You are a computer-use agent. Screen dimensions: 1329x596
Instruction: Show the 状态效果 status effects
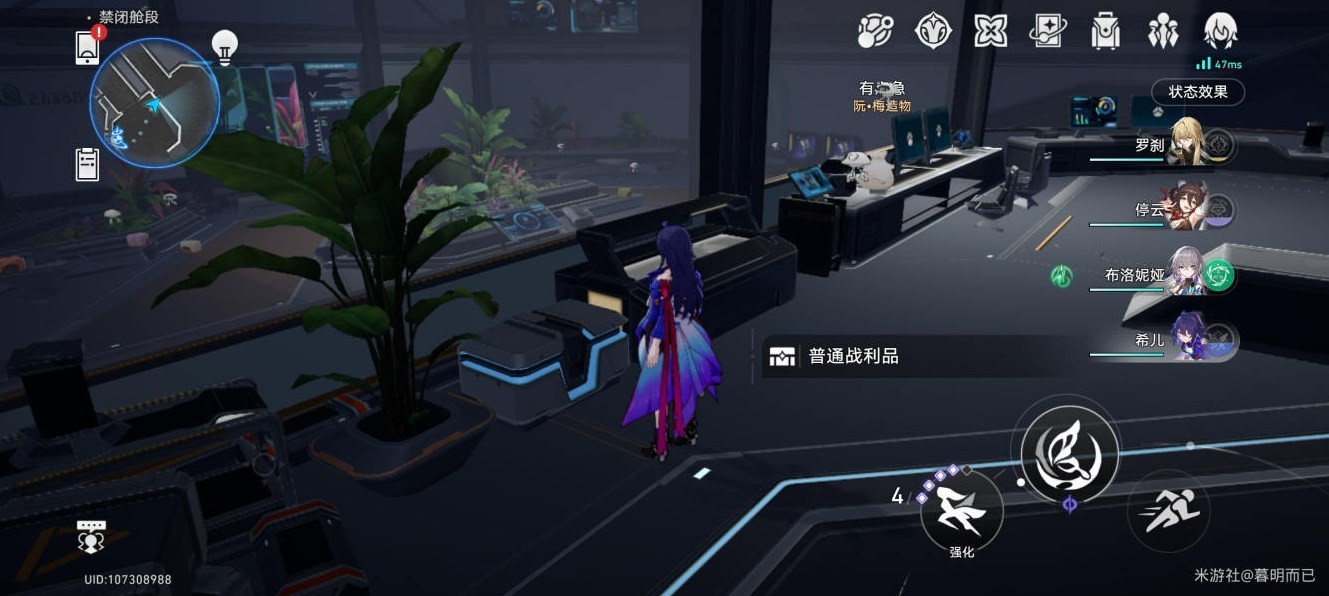[1197, 92]
